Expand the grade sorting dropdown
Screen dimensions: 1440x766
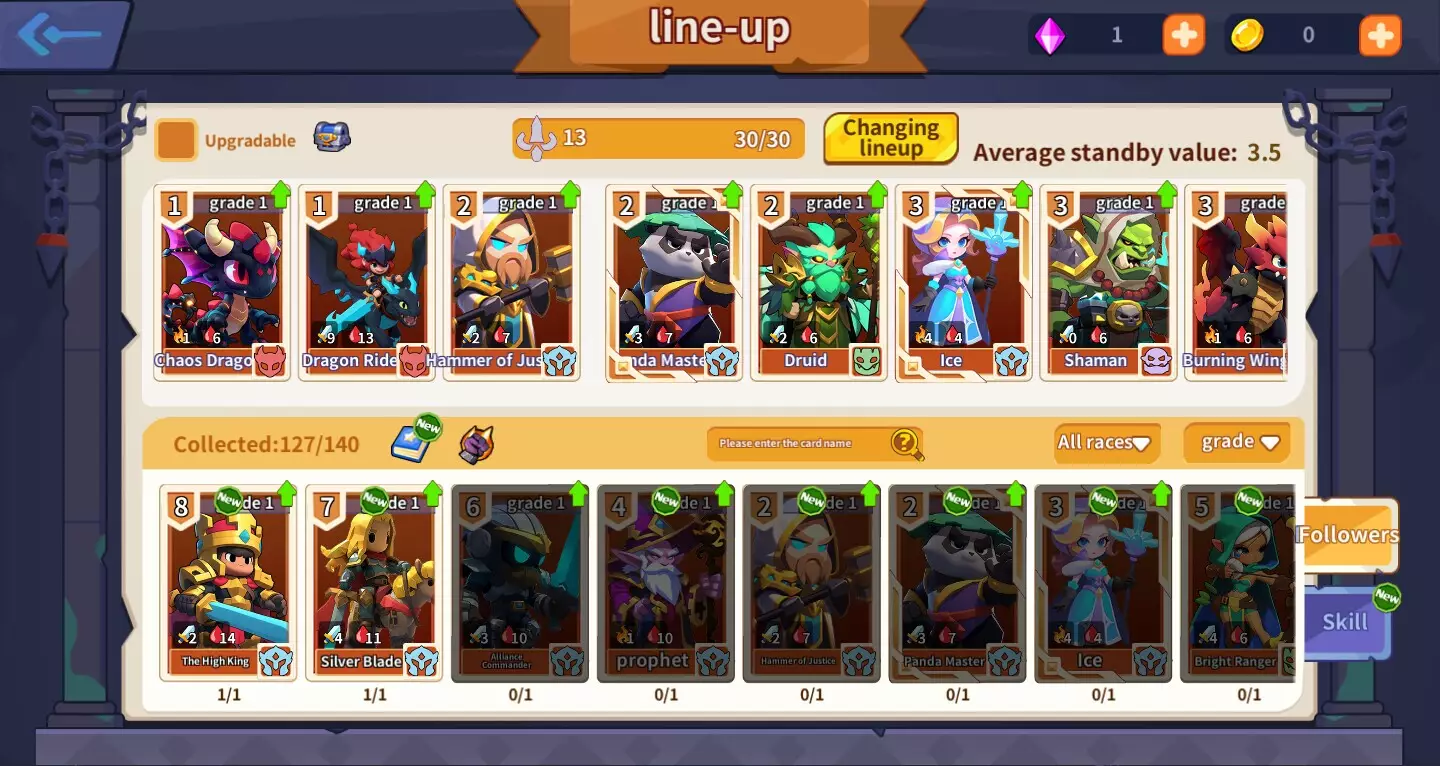(x=1236, y=442)
